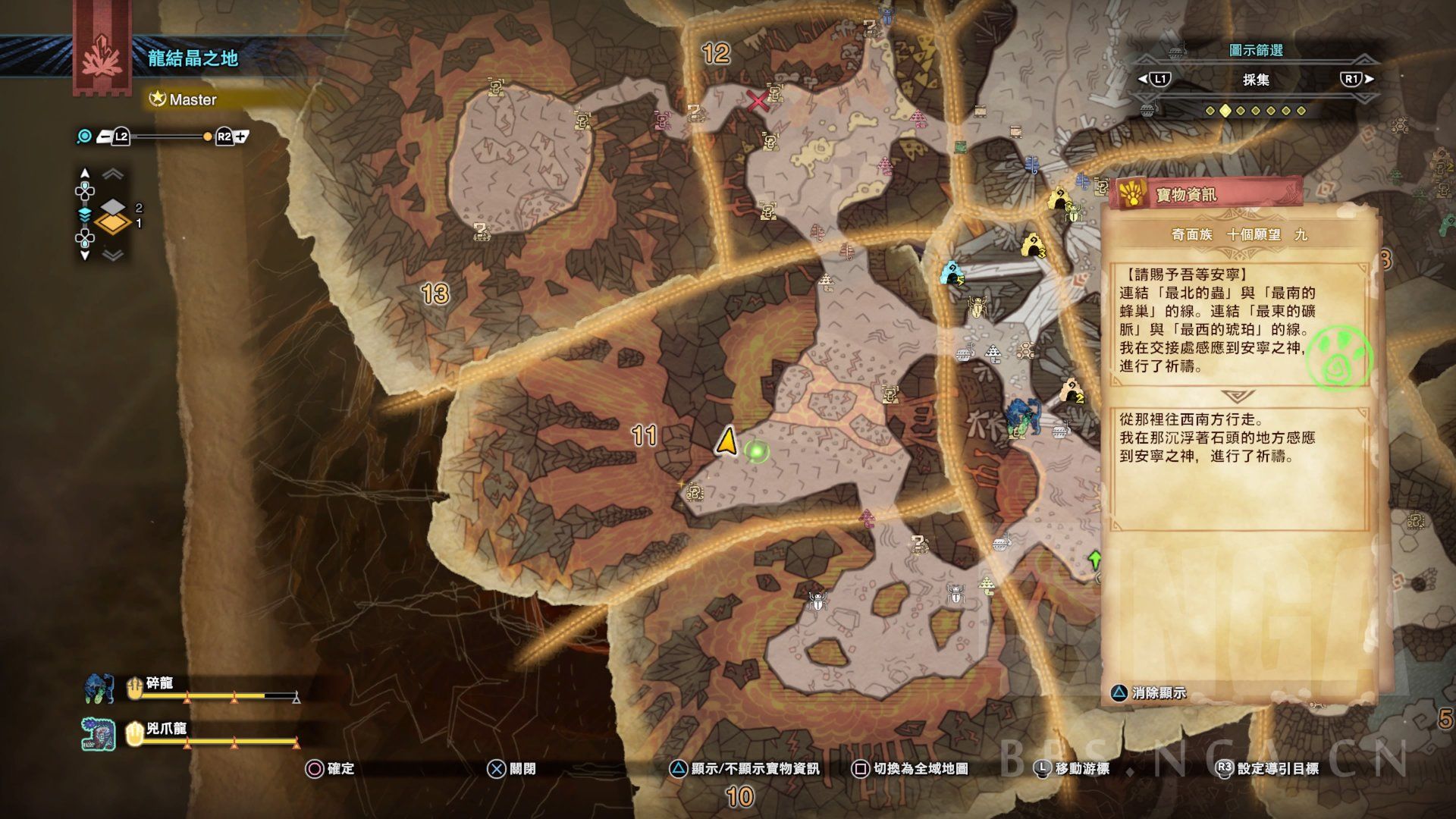Click the glowing green treasure spot marker
The image size is (1456, 819).
(x=756, y=452)
